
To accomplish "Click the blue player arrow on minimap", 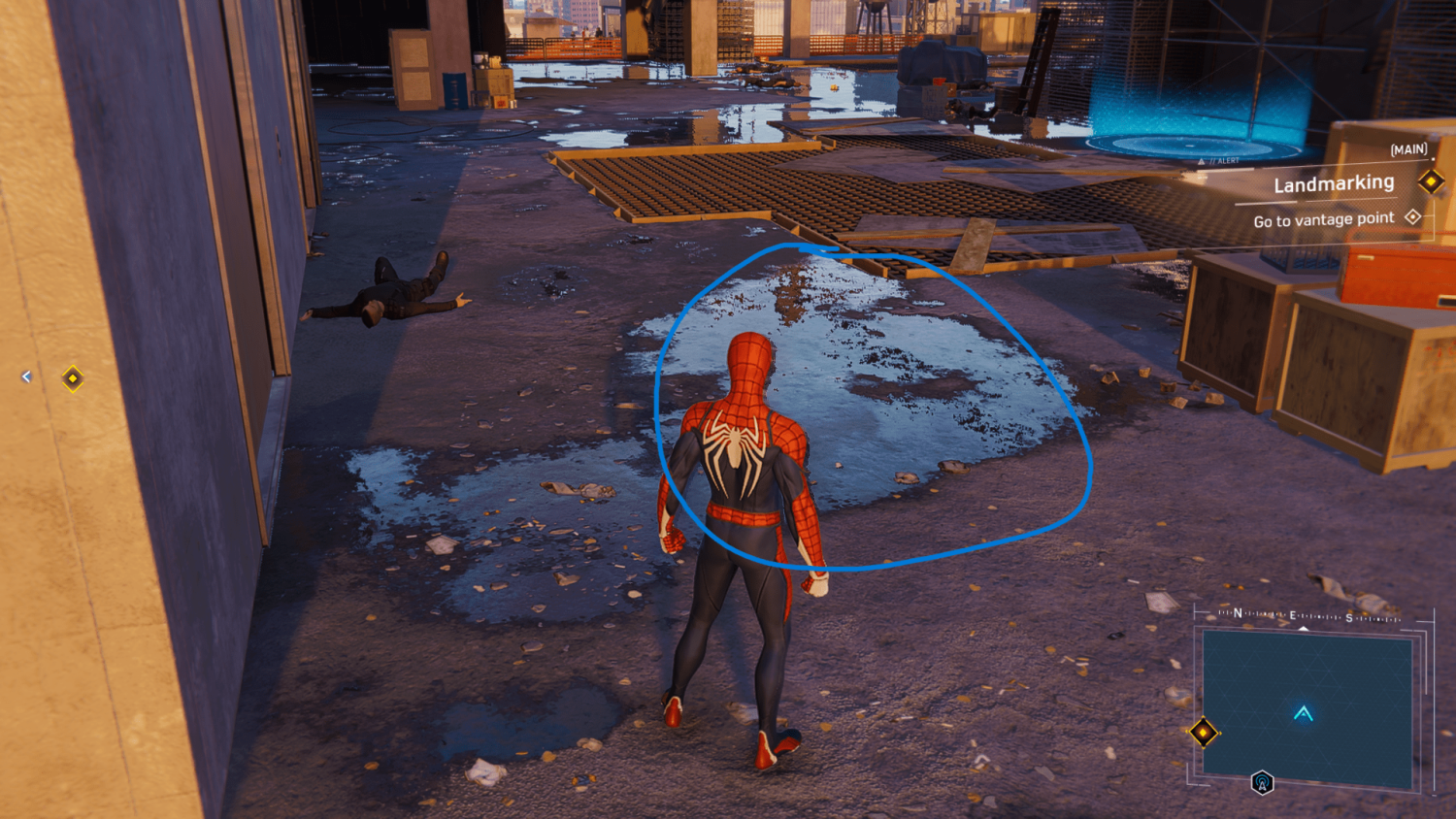I will pyautogui.click(x=1304, y=714).
